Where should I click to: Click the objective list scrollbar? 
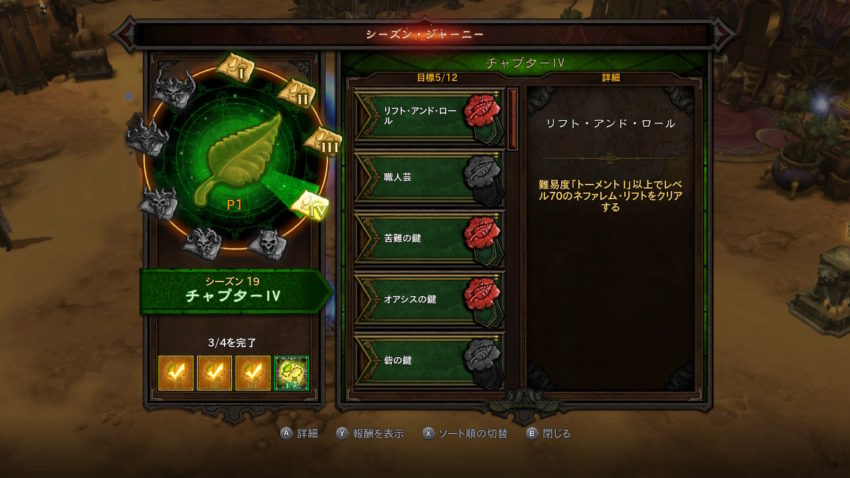tap(513, 119)
